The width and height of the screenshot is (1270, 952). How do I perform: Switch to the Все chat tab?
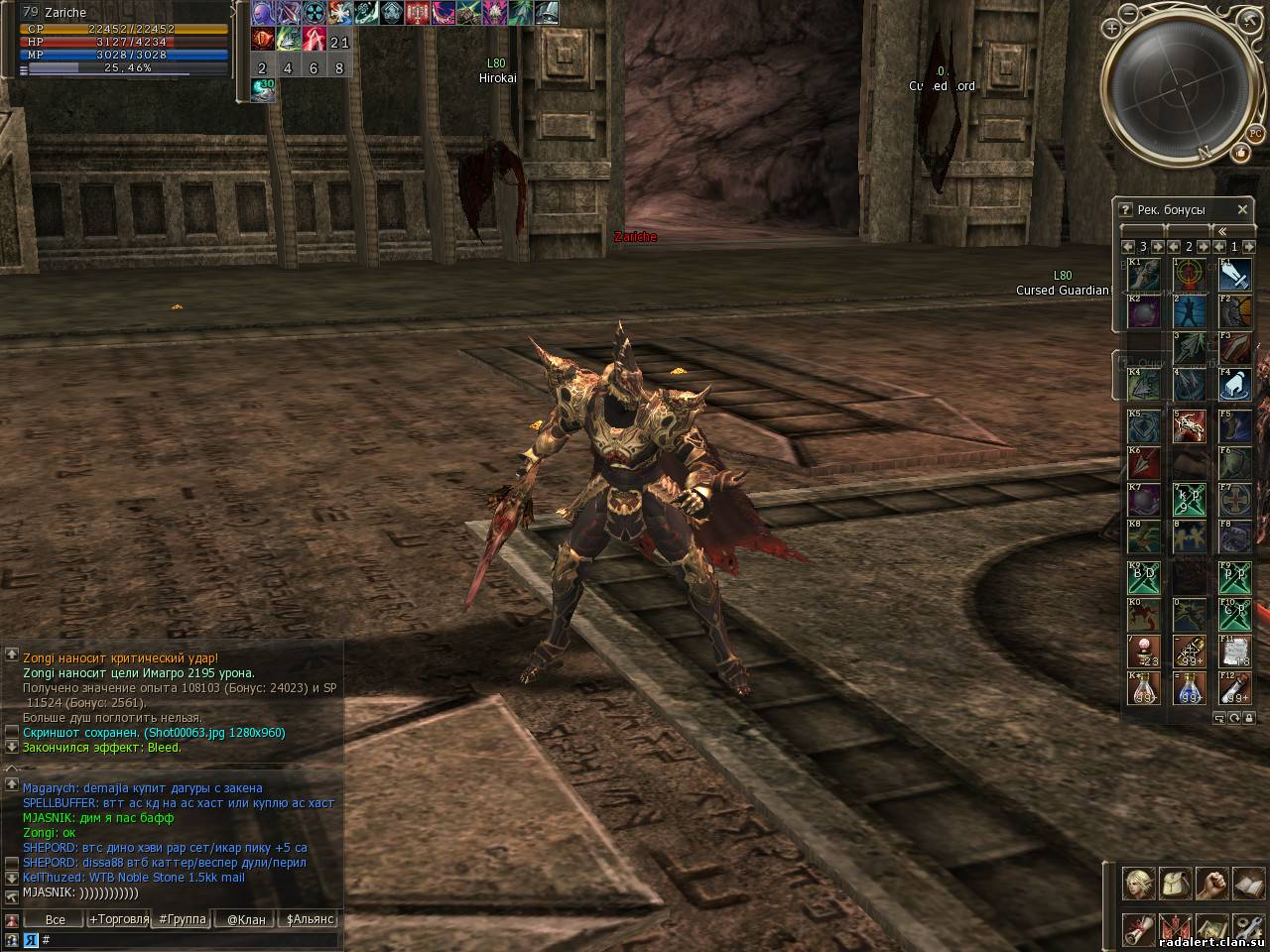click(x=56, y=919)
